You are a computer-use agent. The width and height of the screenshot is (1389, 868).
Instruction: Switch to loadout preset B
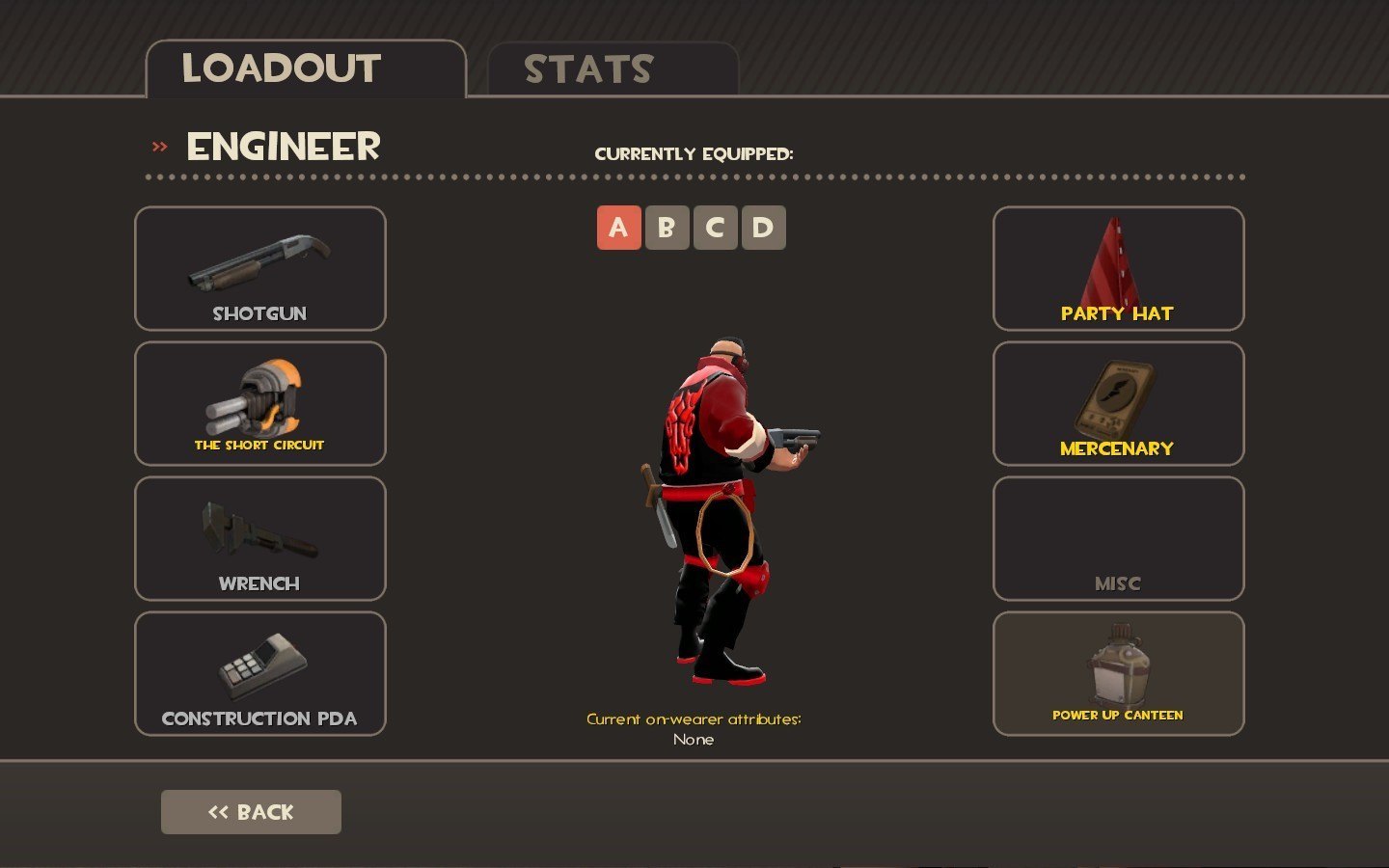(667, 228)
